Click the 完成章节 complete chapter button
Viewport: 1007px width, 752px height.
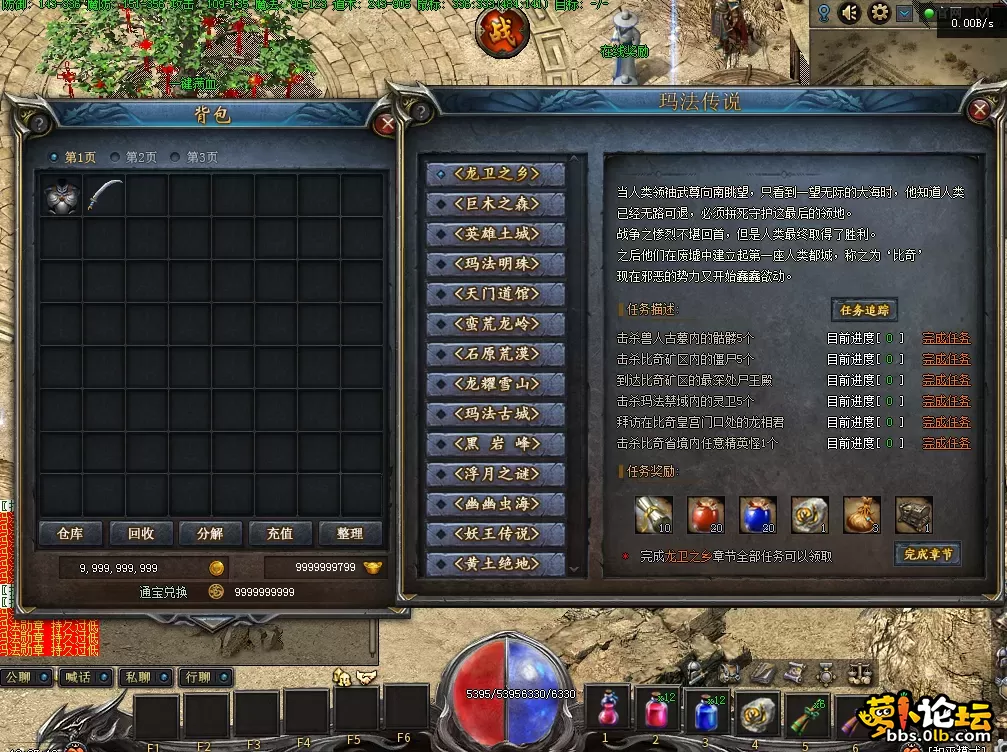pyautogui.click(x=927, y=553)
